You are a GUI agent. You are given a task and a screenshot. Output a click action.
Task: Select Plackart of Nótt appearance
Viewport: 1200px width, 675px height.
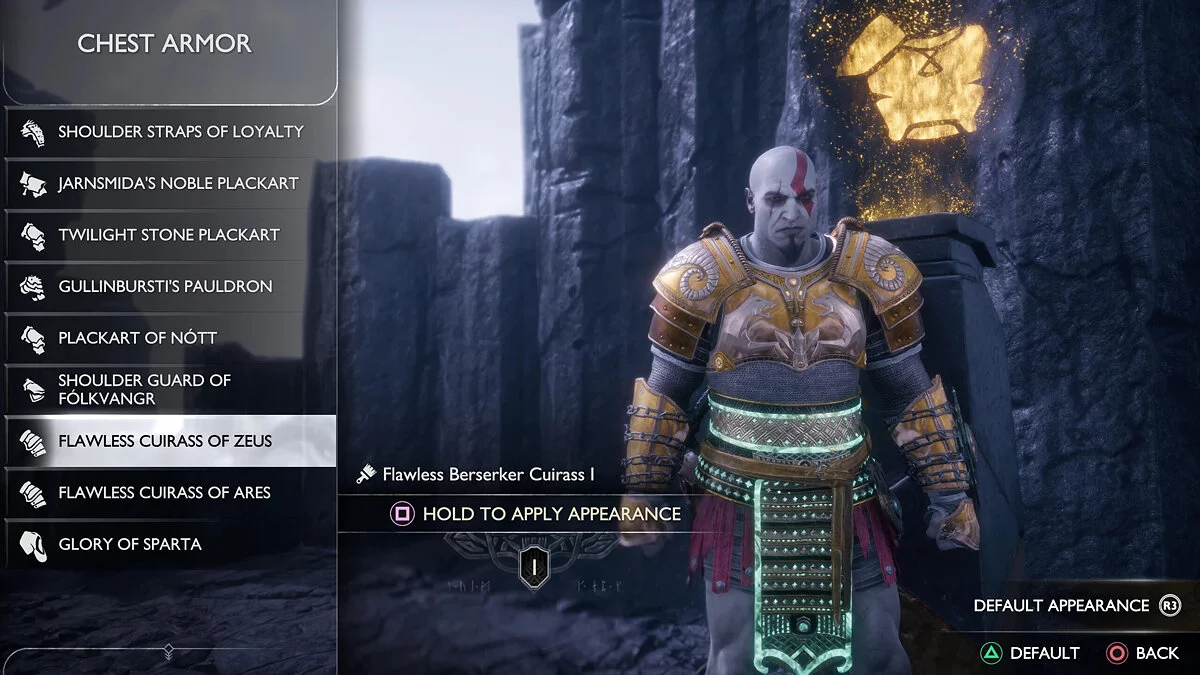(x=170, y=338)
